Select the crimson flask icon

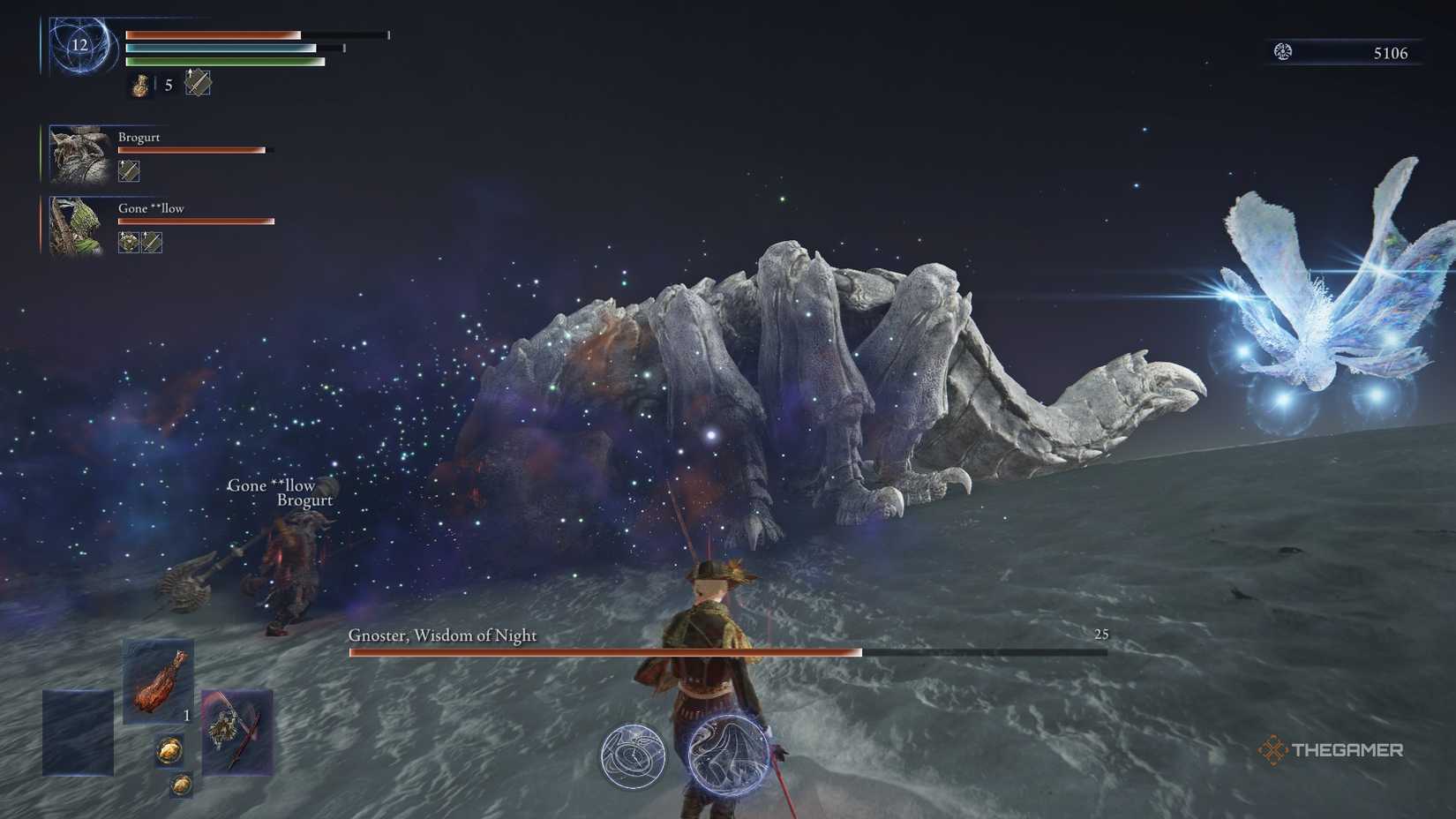[139, 86]
